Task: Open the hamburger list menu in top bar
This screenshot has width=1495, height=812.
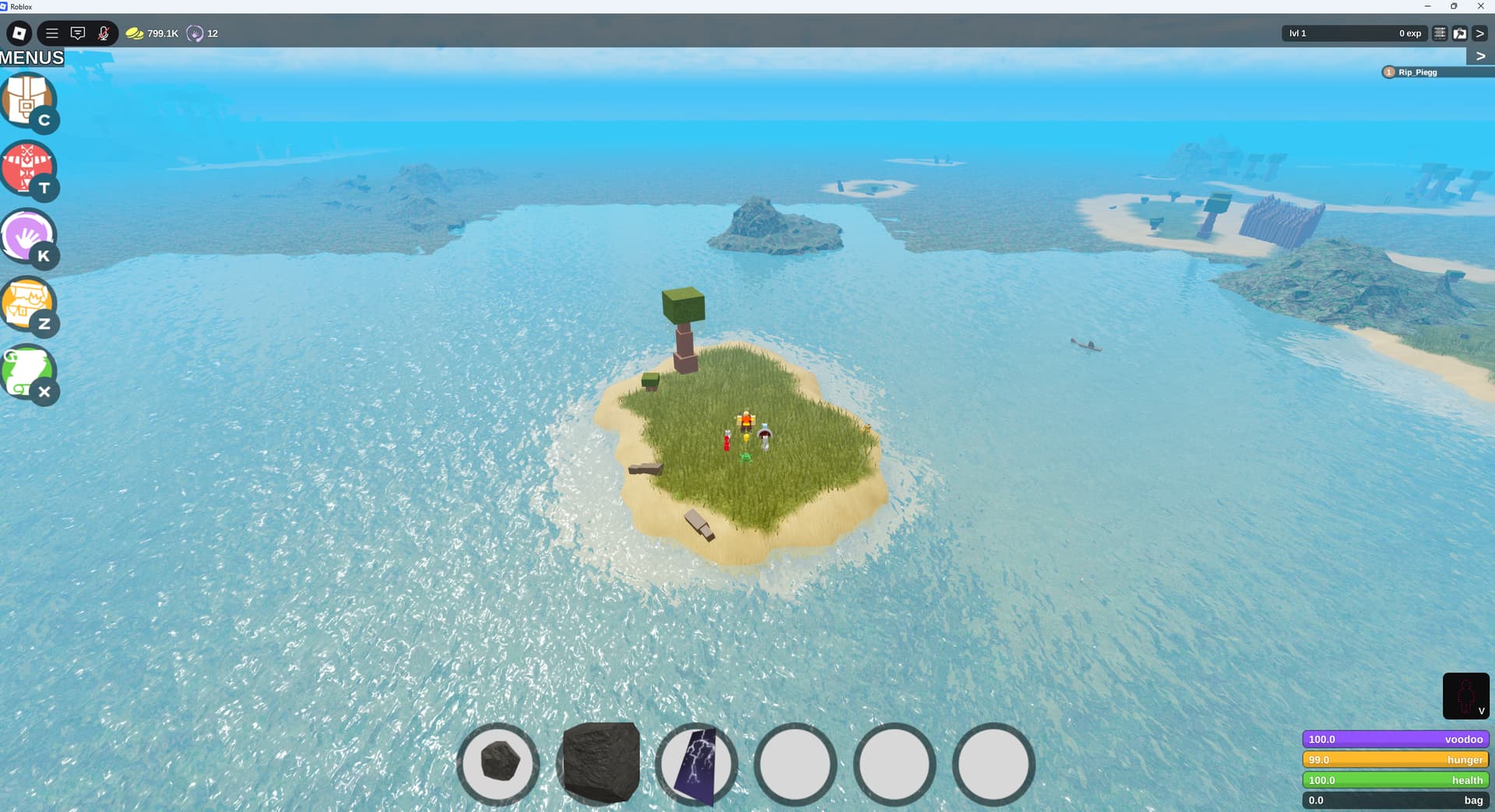Action: point(52,33)
